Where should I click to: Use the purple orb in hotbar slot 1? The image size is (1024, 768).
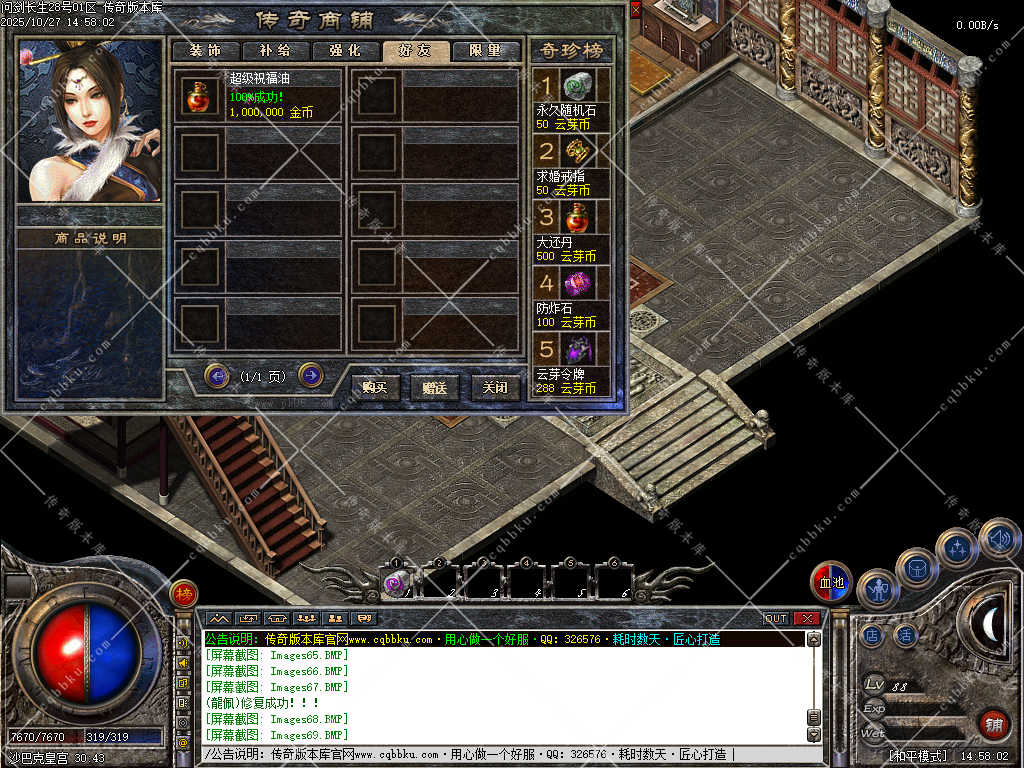(394, 583)
